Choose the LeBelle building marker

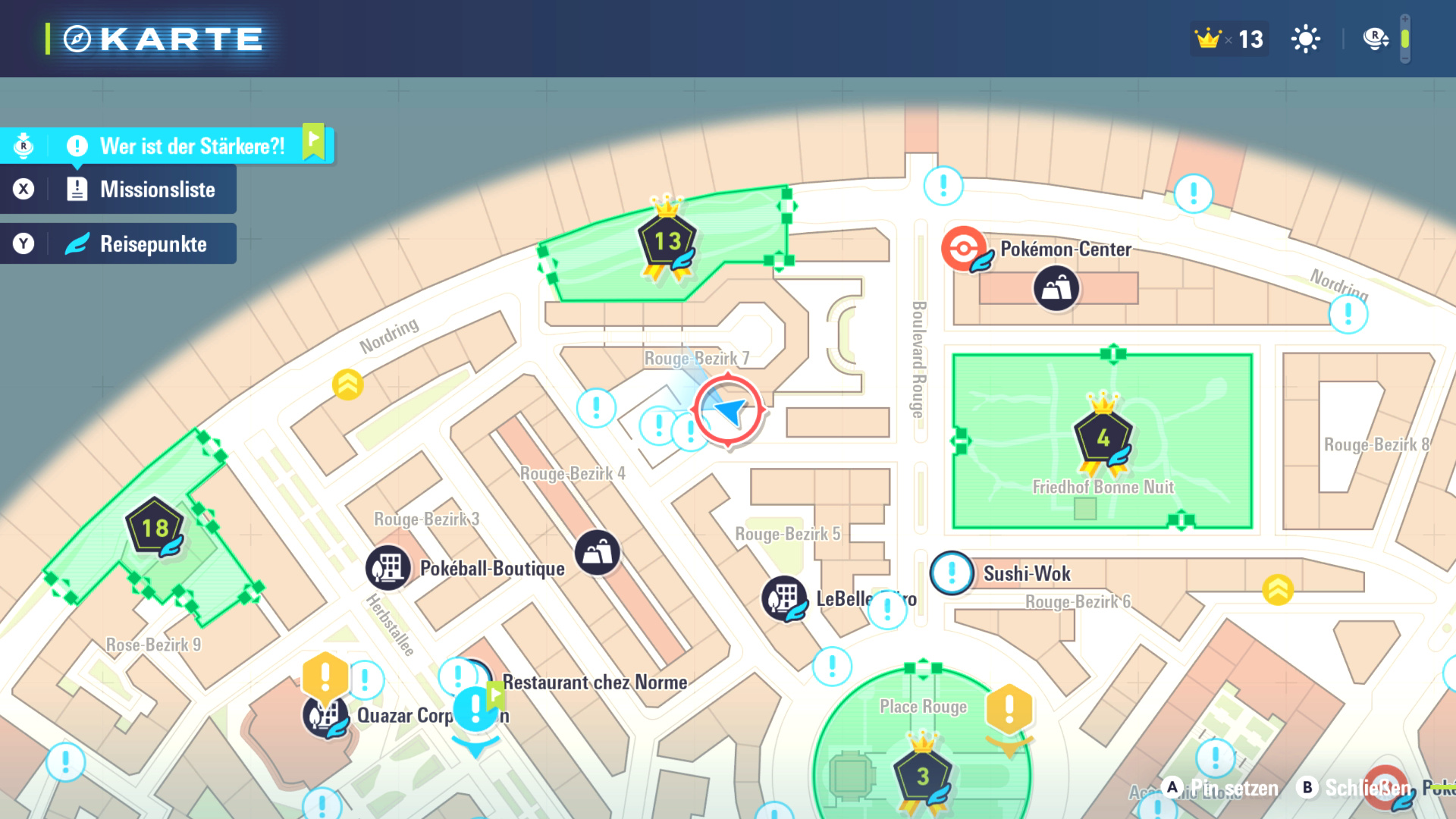(784, 598)
